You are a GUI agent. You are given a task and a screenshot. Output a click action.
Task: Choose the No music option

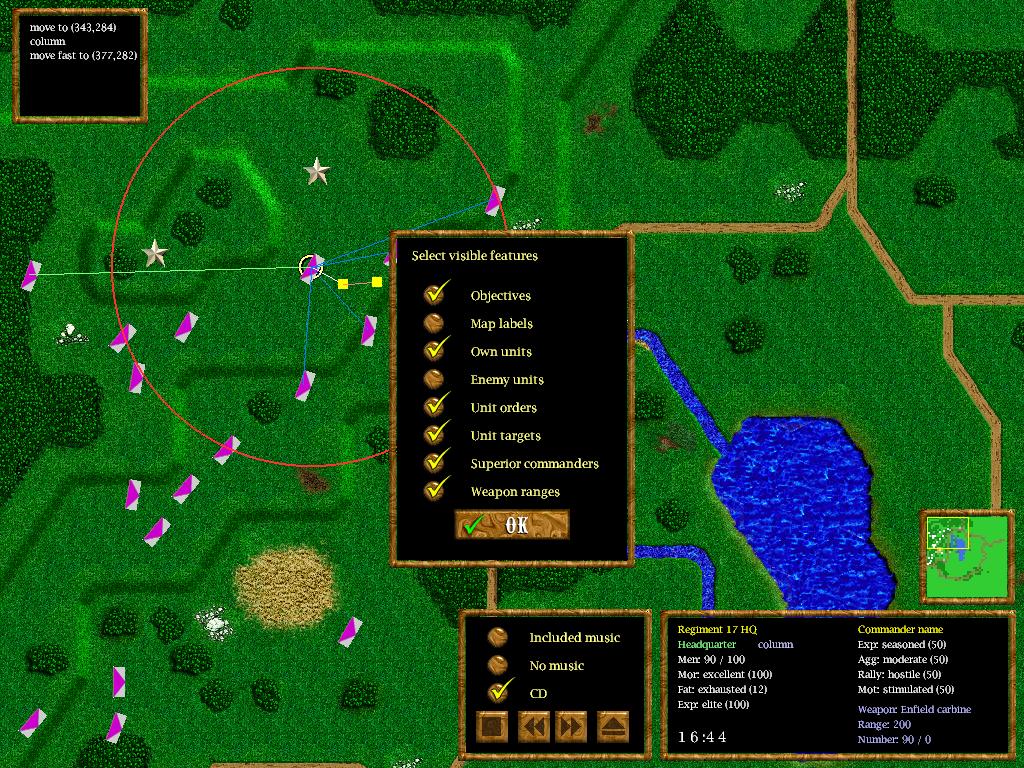pyautogui.click(x=497, y=665)
